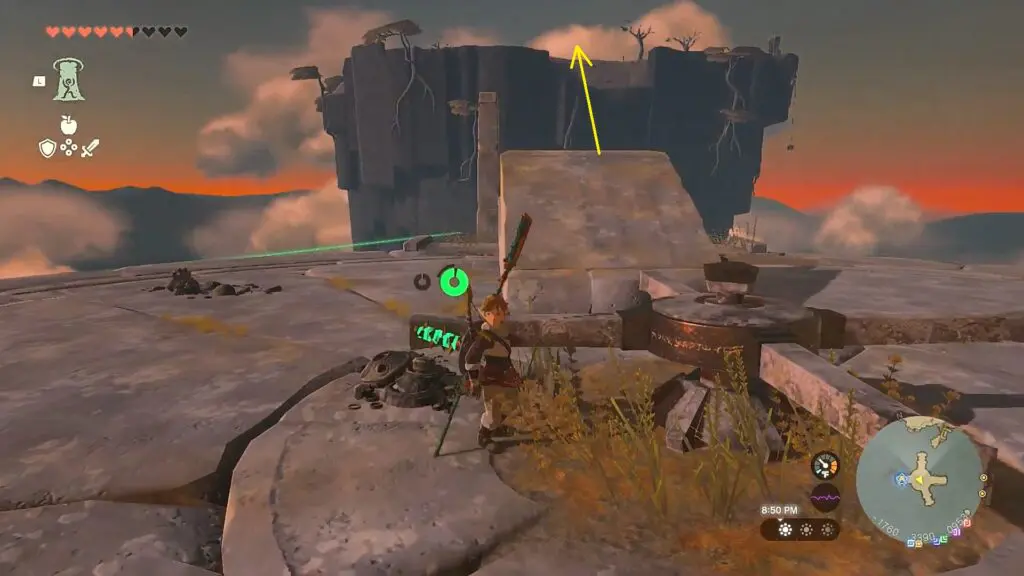Click the purple noise sensor gauge
The height and width of the screenshot is (576, 1024).
[x=825, y=497]
